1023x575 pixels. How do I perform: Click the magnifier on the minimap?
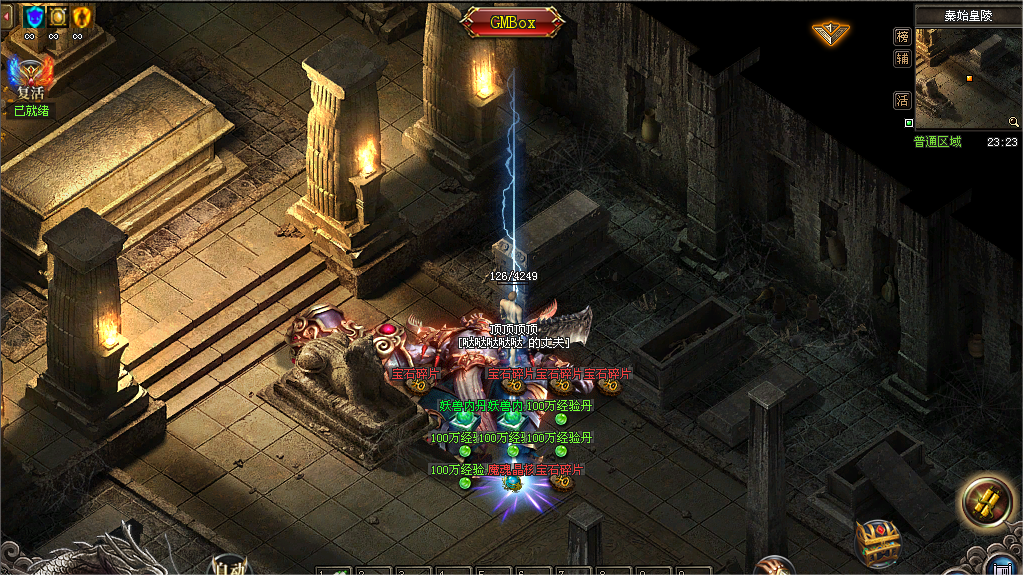(x=1014, y=123)
